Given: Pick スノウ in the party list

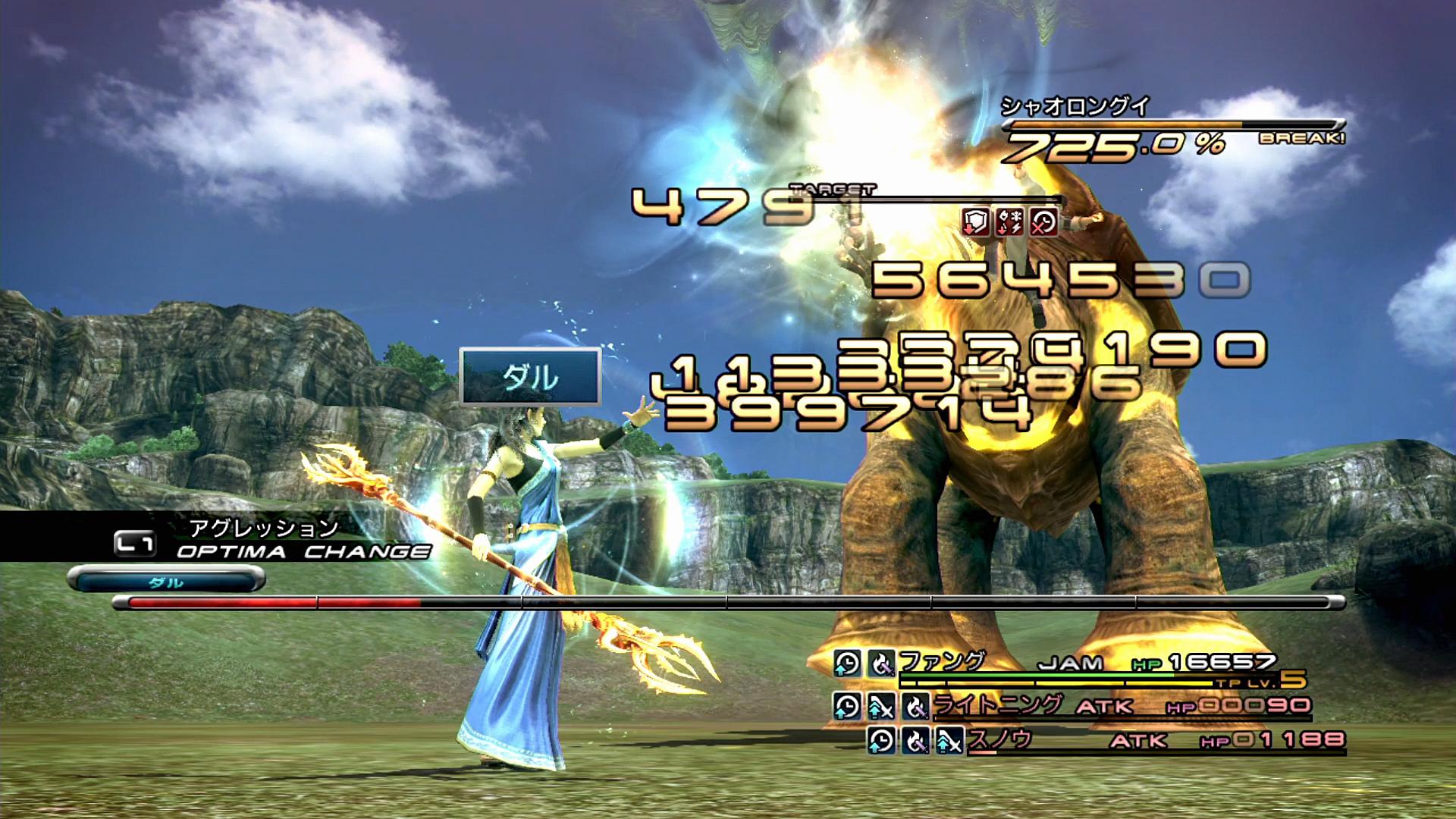Looking at the screenshot, I should 999,739.
